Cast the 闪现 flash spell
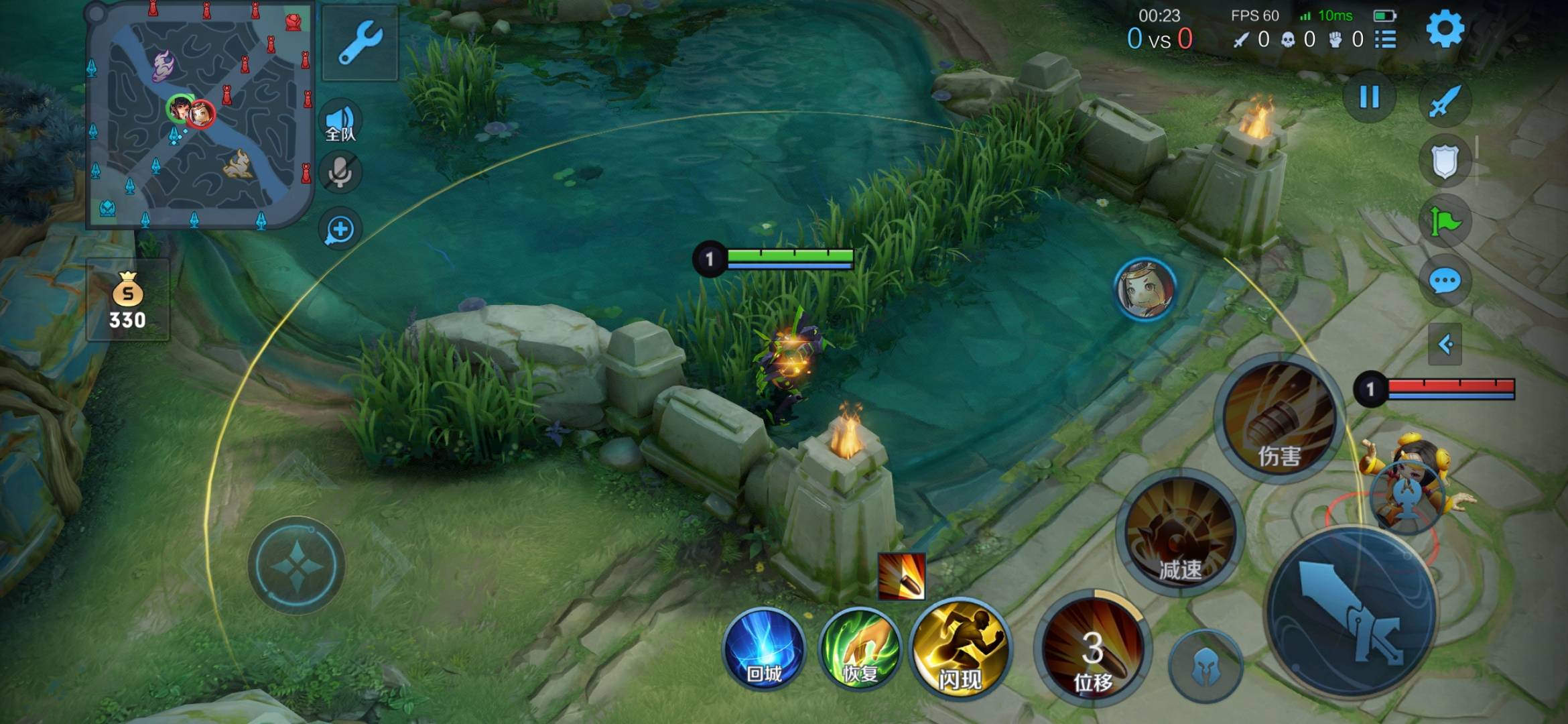 coord(960,650)
